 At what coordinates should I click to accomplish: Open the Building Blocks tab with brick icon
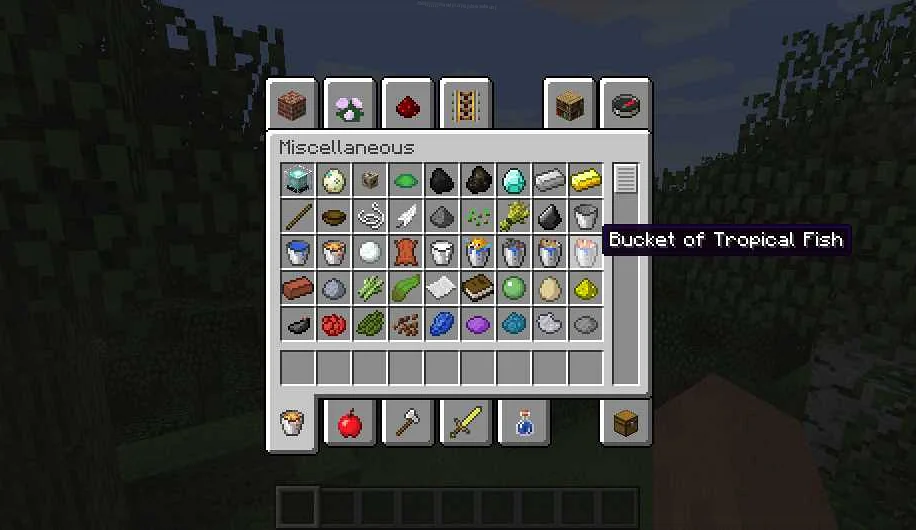pyautogui.click(x=292, y=106)
